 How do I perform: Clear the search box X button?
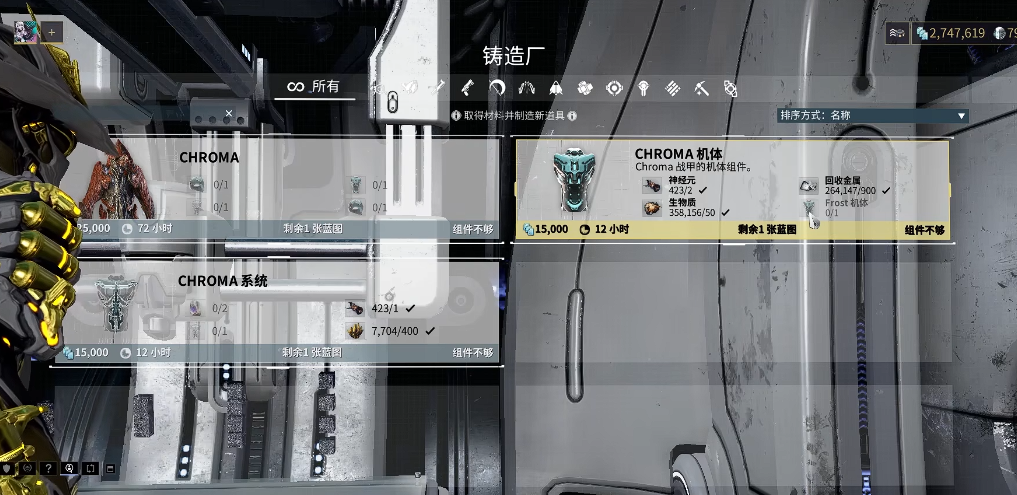(229, 114)
